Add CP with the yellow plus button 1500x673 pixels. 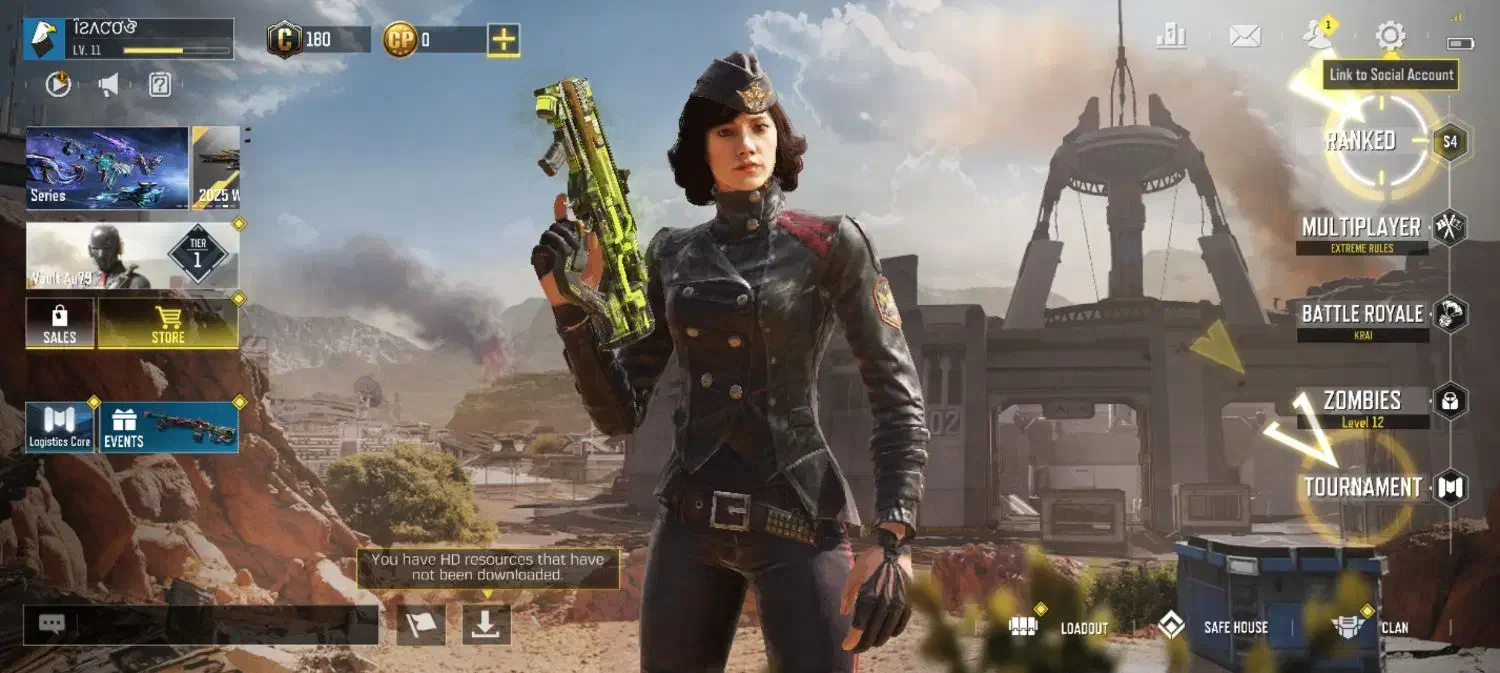[503, 40]
